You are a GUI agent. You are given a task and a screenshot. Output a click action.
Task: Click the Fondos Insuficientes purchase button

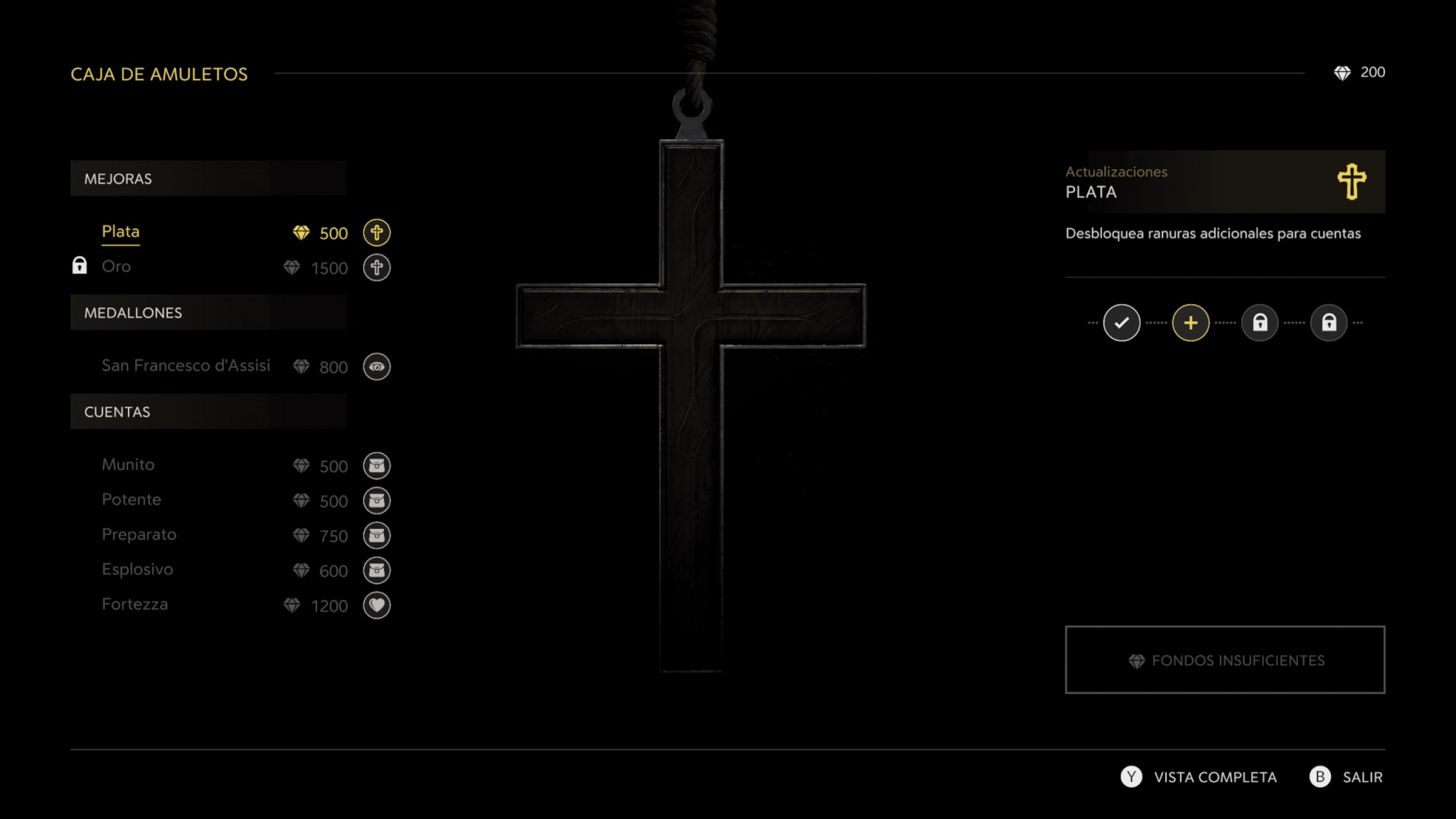[1224, 660]
